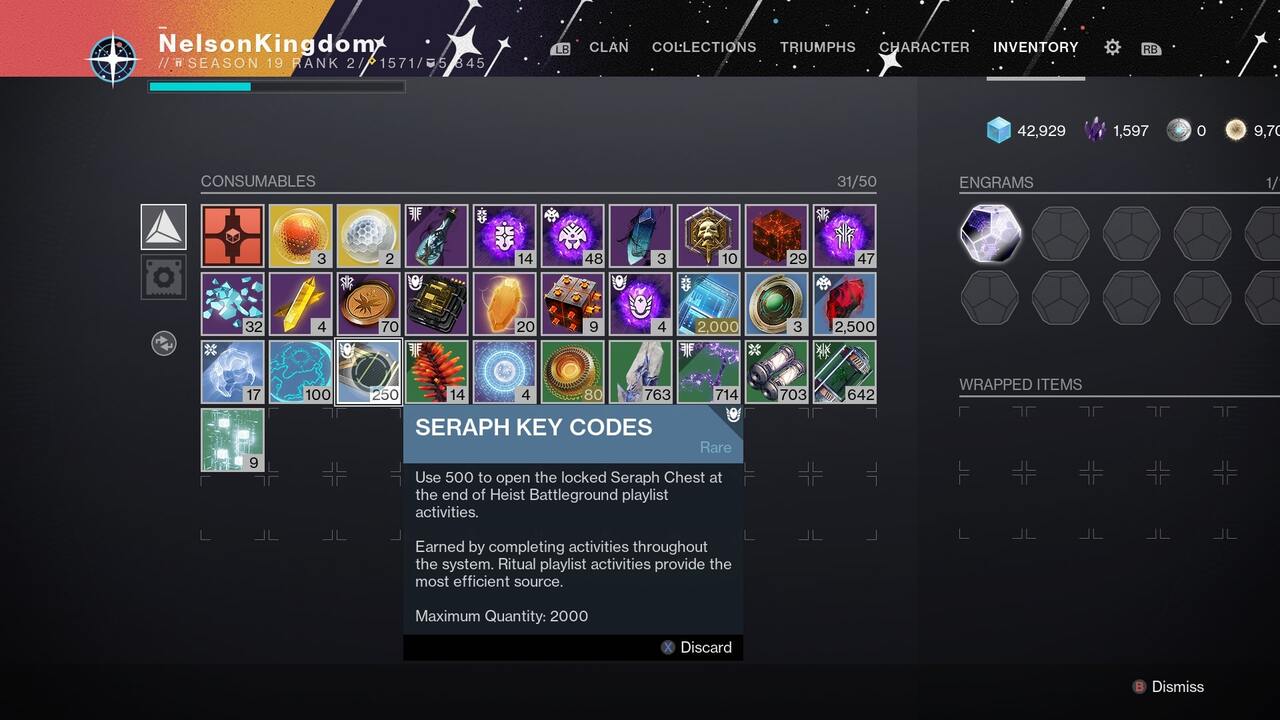
Task: Select the vehicle icon below the ship icon
Action: pos(163,277)
